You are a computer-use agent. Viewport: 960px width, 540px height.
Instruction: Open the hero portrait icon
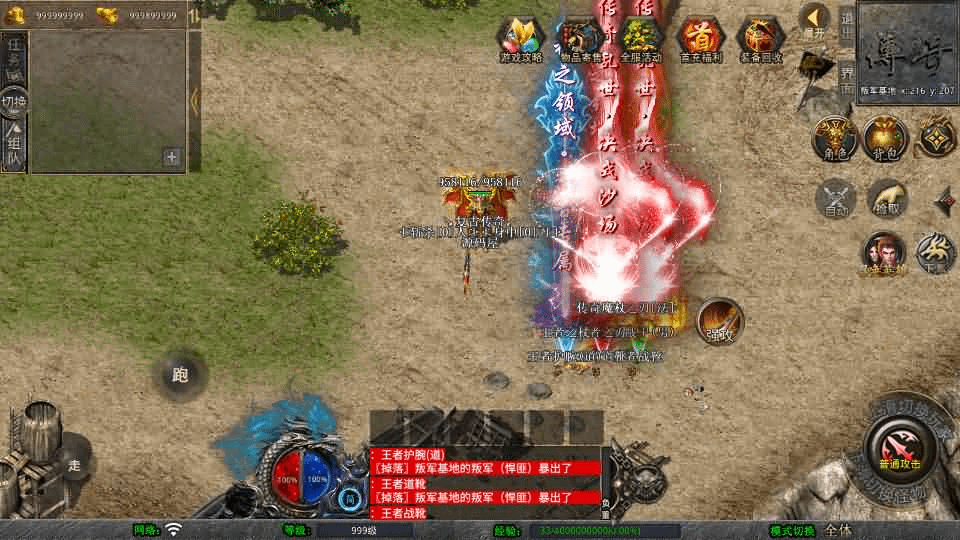(884, 252)
